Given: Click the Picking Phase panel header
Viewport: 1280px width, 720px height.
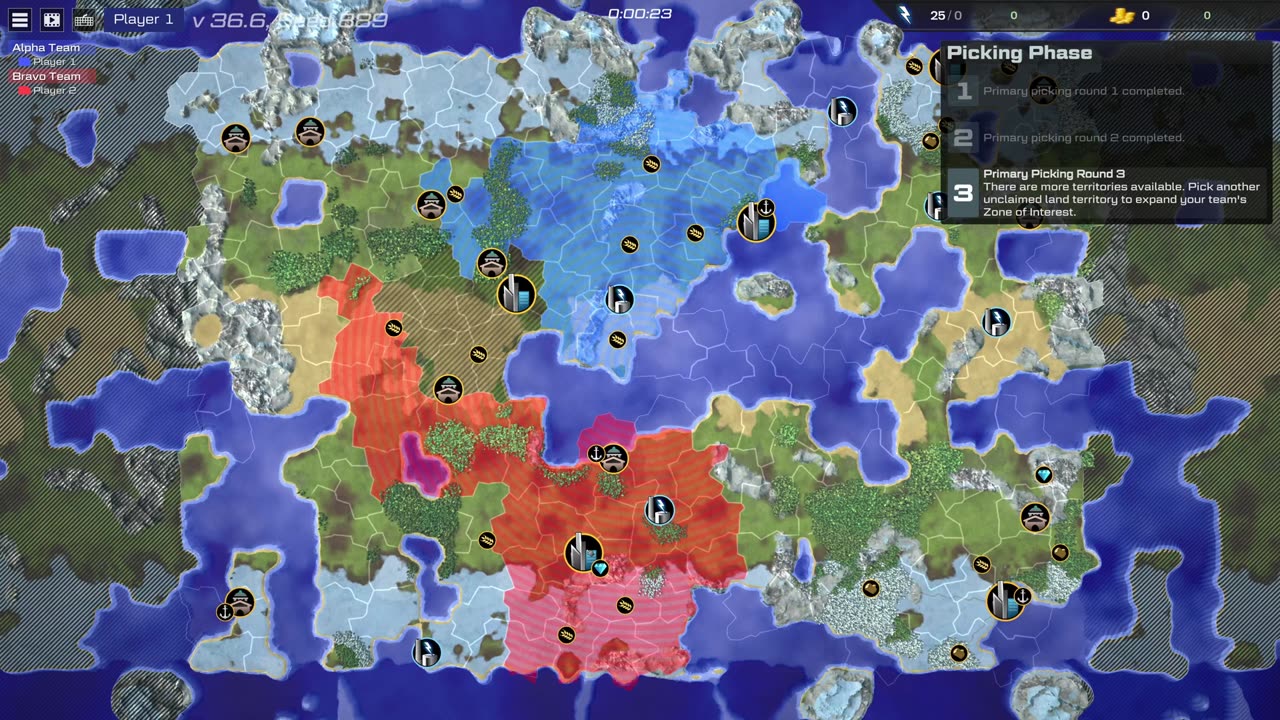Looking at the screenshot, I should click(1019, 53).
